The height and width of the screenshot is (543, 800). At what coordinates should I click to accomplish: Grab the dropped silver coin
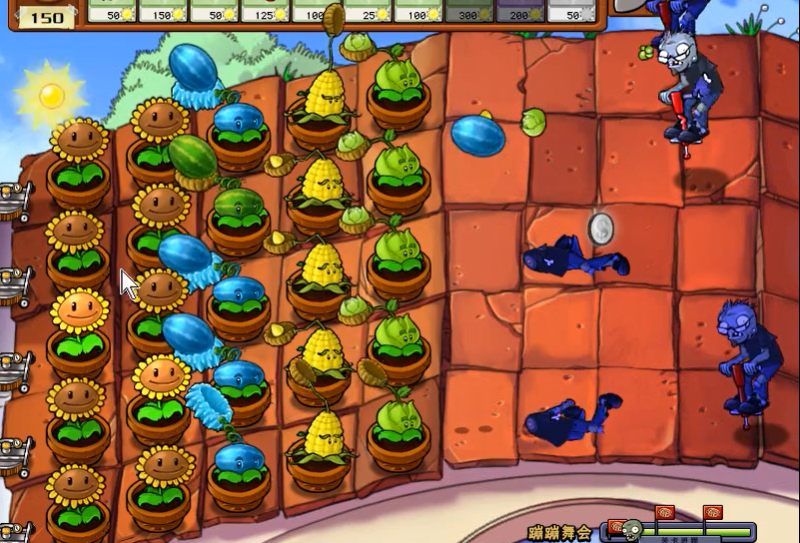[601, 228]
